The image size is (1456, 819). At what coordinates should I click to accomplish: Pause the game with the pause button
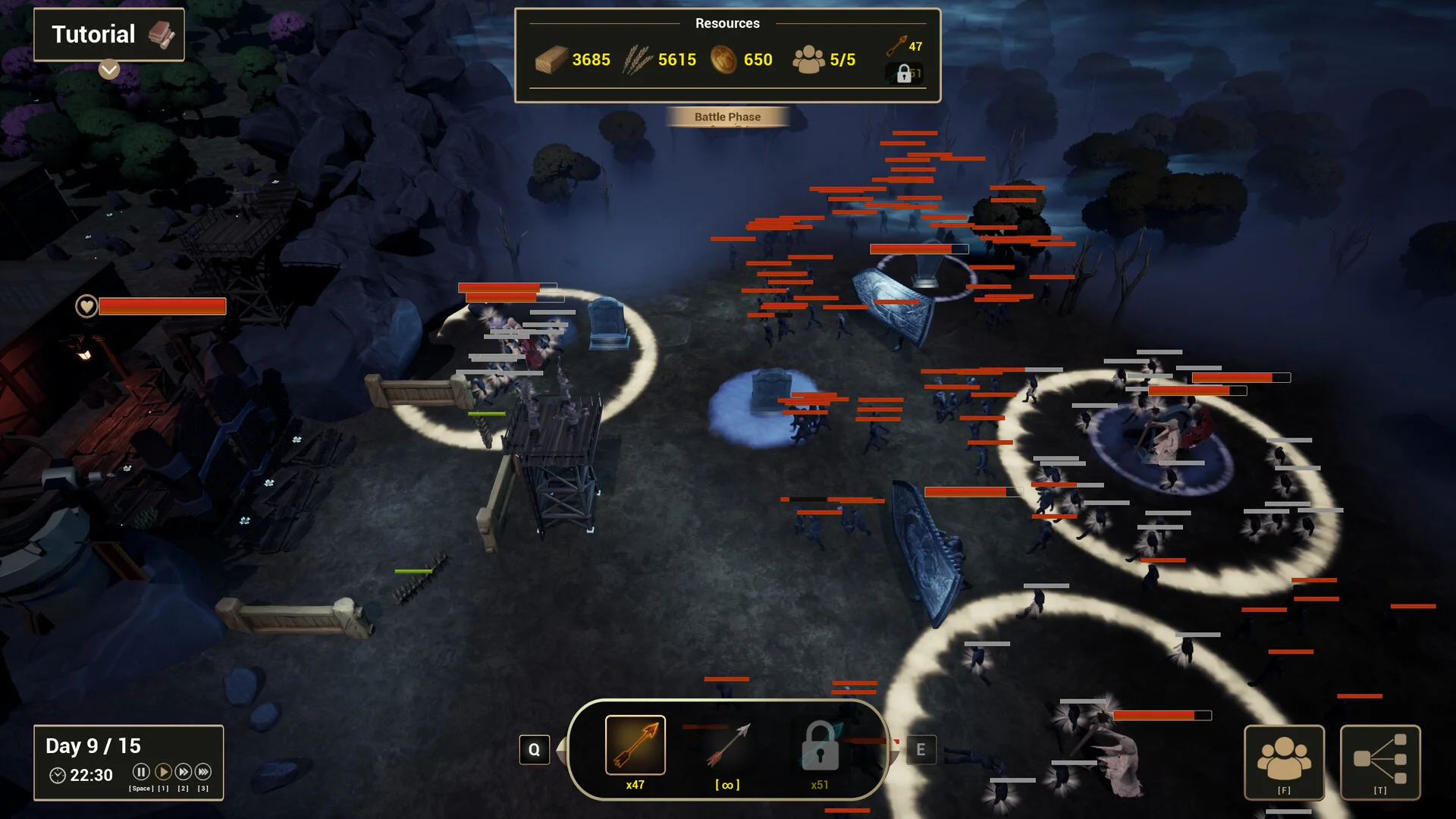click(x=141, y=772)
